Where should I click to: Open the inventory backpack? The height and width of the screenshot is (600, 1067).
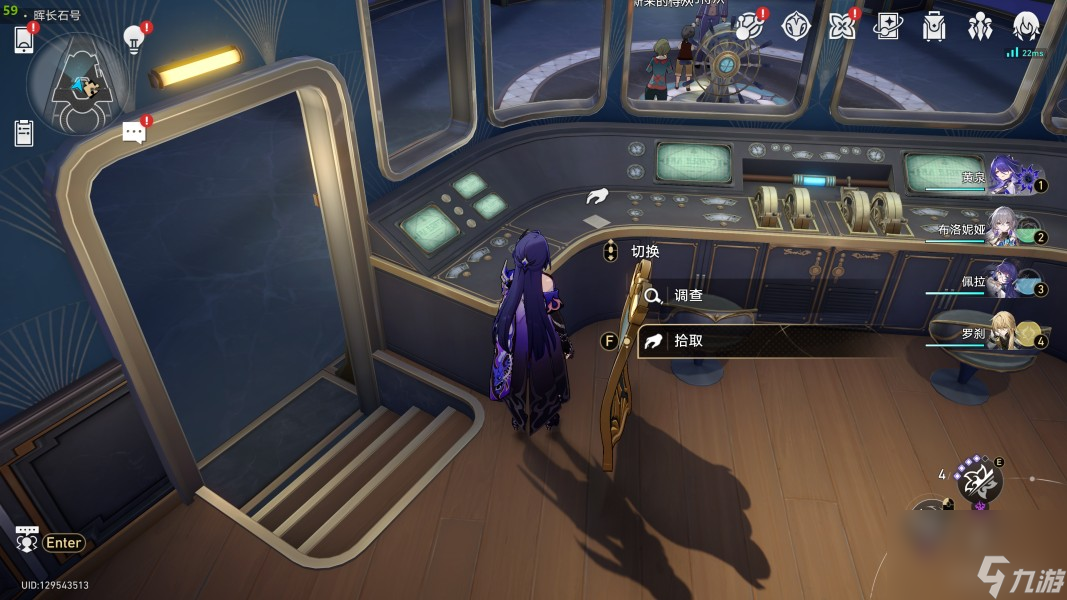point(934,26)
